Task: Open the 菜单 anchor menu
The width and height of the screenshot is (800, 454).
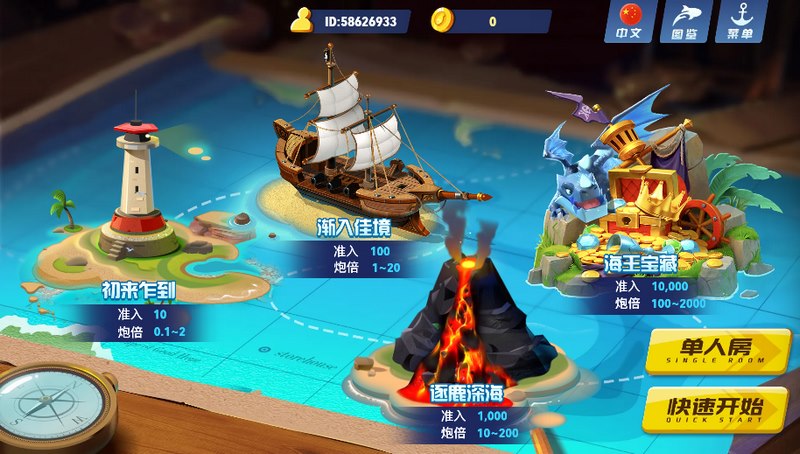Action: pyautogui.click(x=740, y=23)
